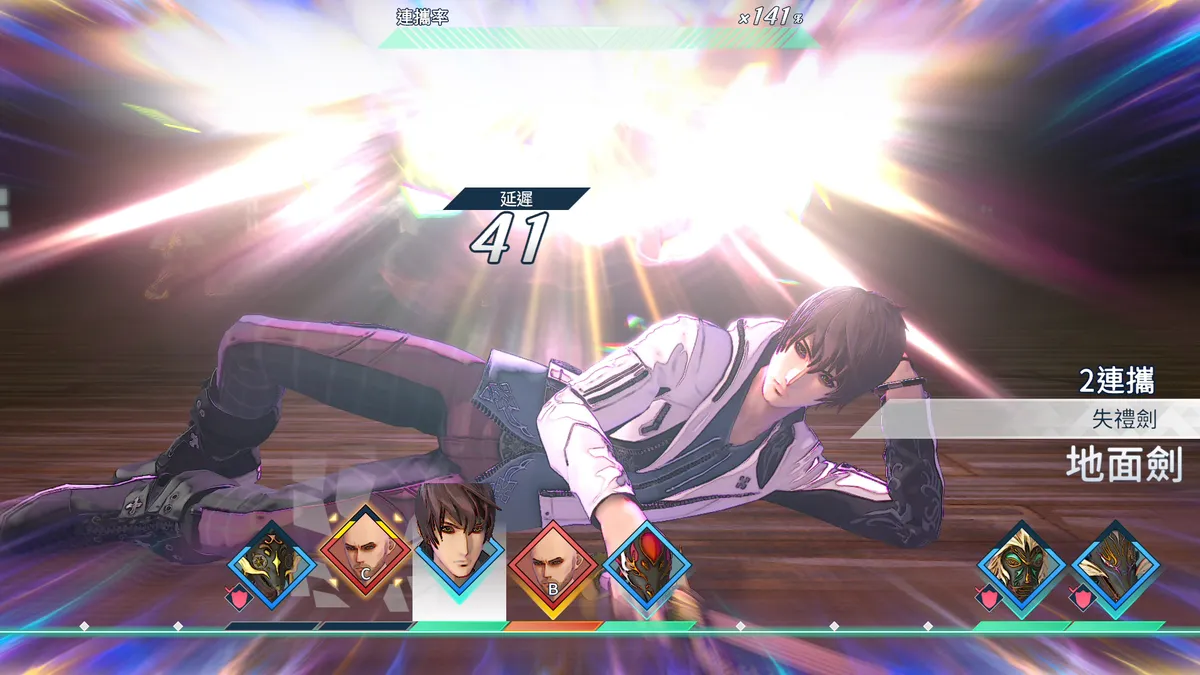Select the bald enemy portrait marked C

[365, 557]
